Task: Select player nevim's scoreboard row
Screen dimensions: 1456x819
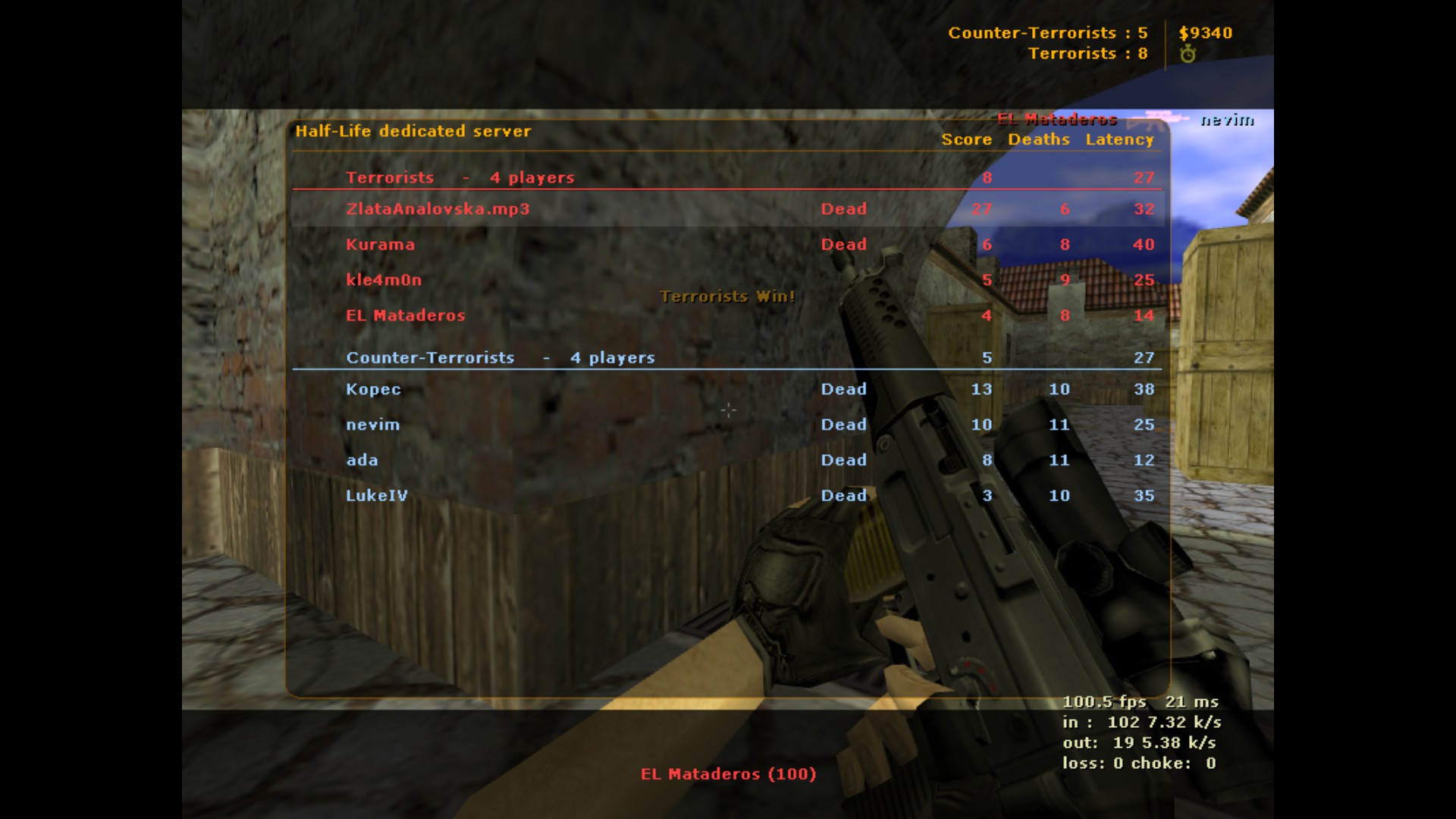Action: click(372, 425)
